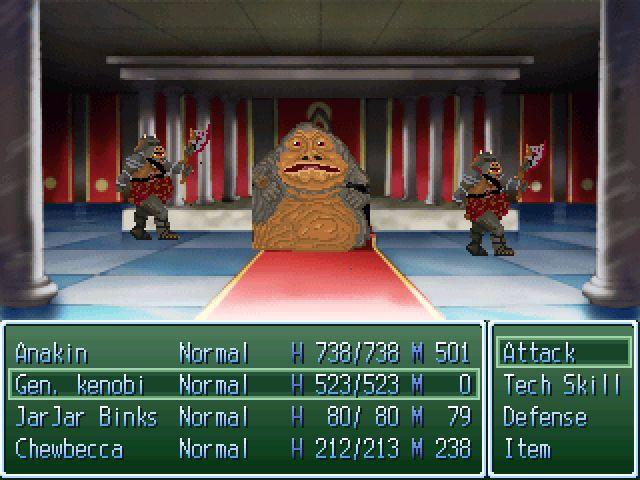640x480 pixels.
Task: Click the Gen. kenobi party row
Action: pos(243,385)
